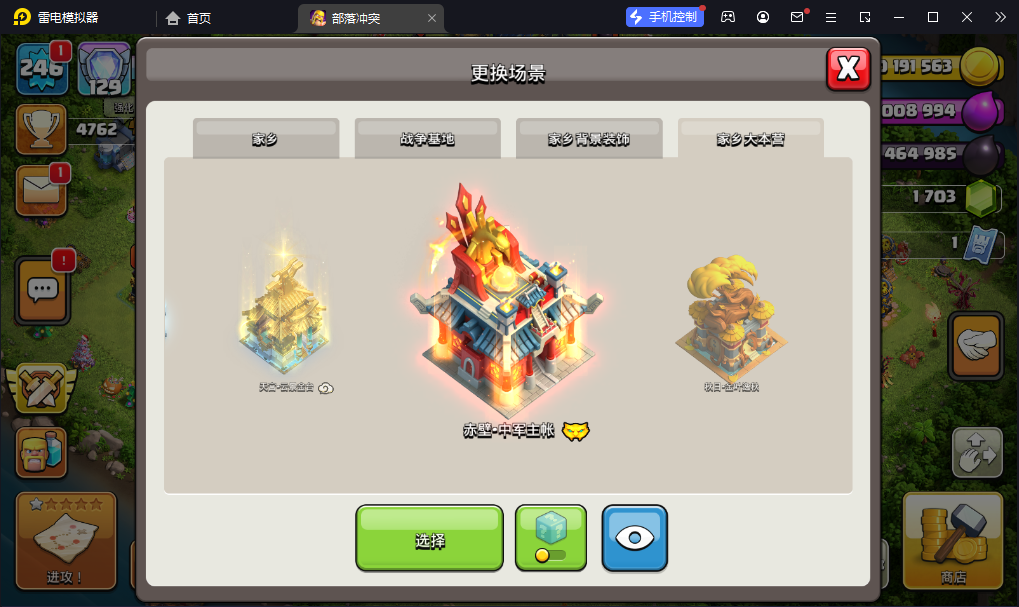Confirm with the green 选择 button
1019x607 pixels.
[x=430, y=540]
